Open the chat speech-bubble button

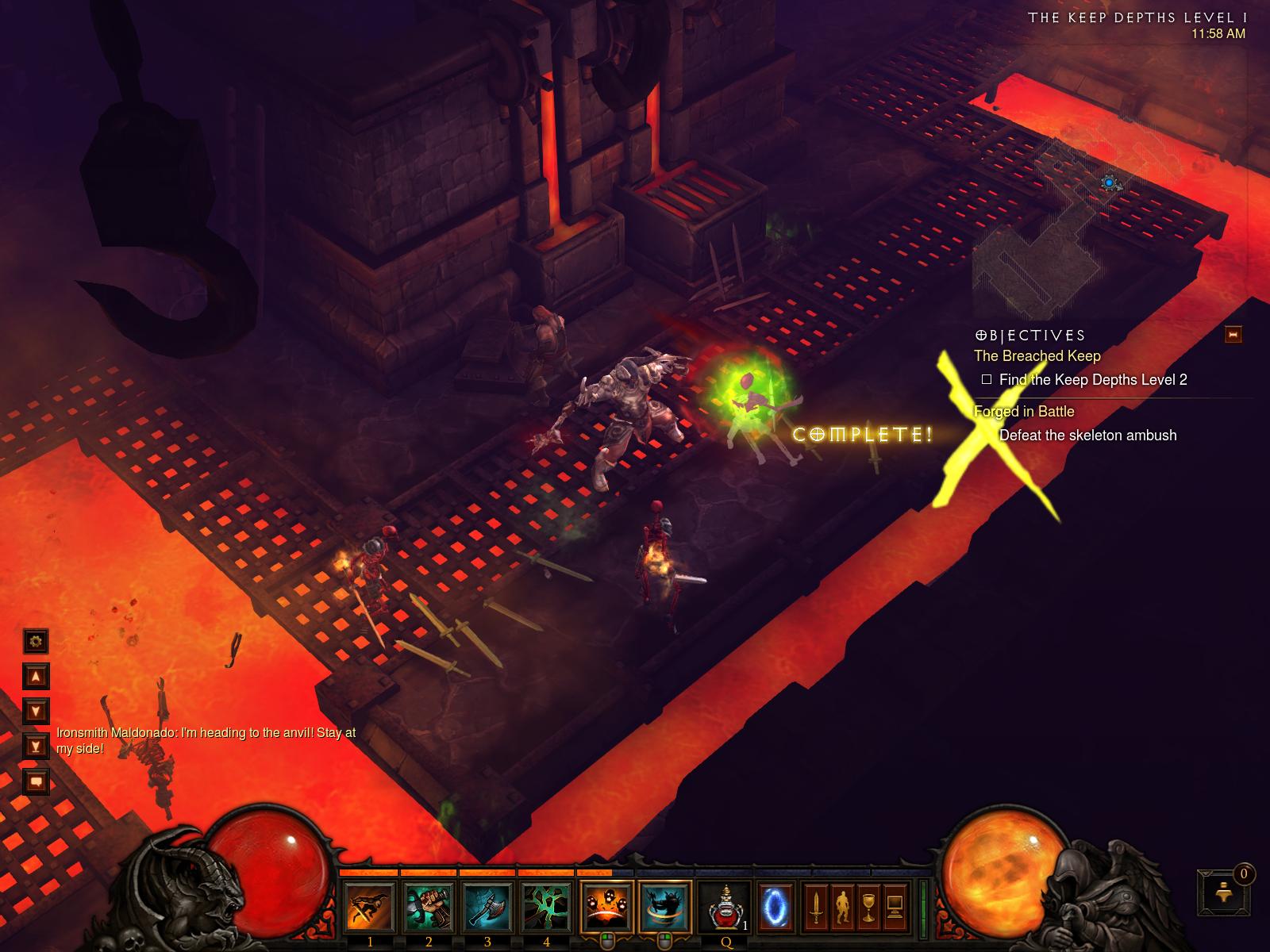36,782
